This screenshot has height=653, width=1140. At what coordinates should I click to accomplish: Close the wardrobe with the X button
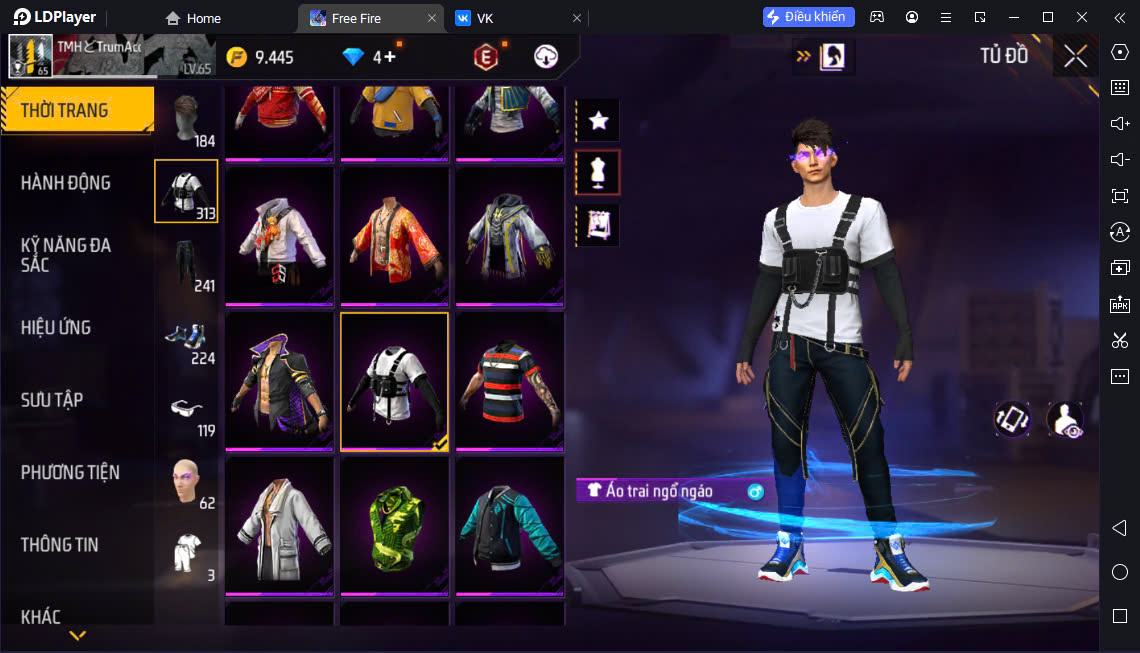(1075, 56)
